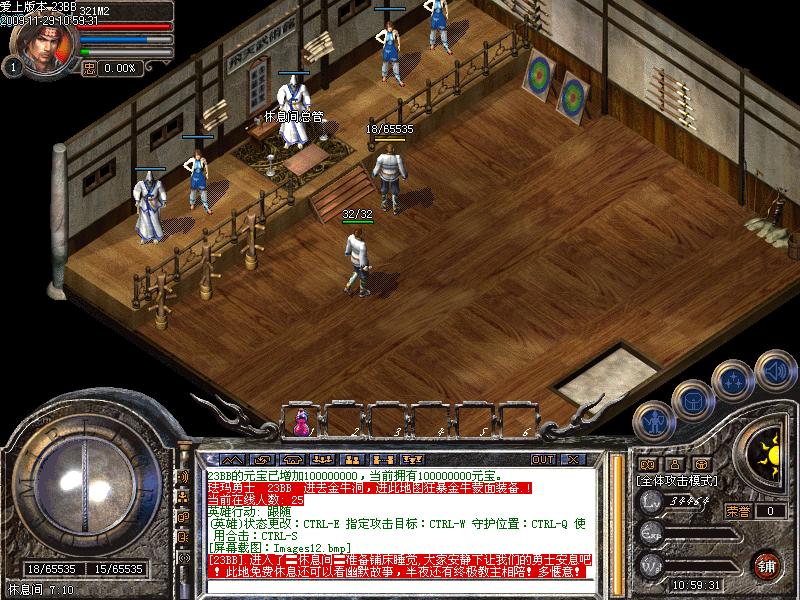Viewport: 800px width, 600px height.
Task: Click the OUT button on chat bar
Action: coord(543,460)
